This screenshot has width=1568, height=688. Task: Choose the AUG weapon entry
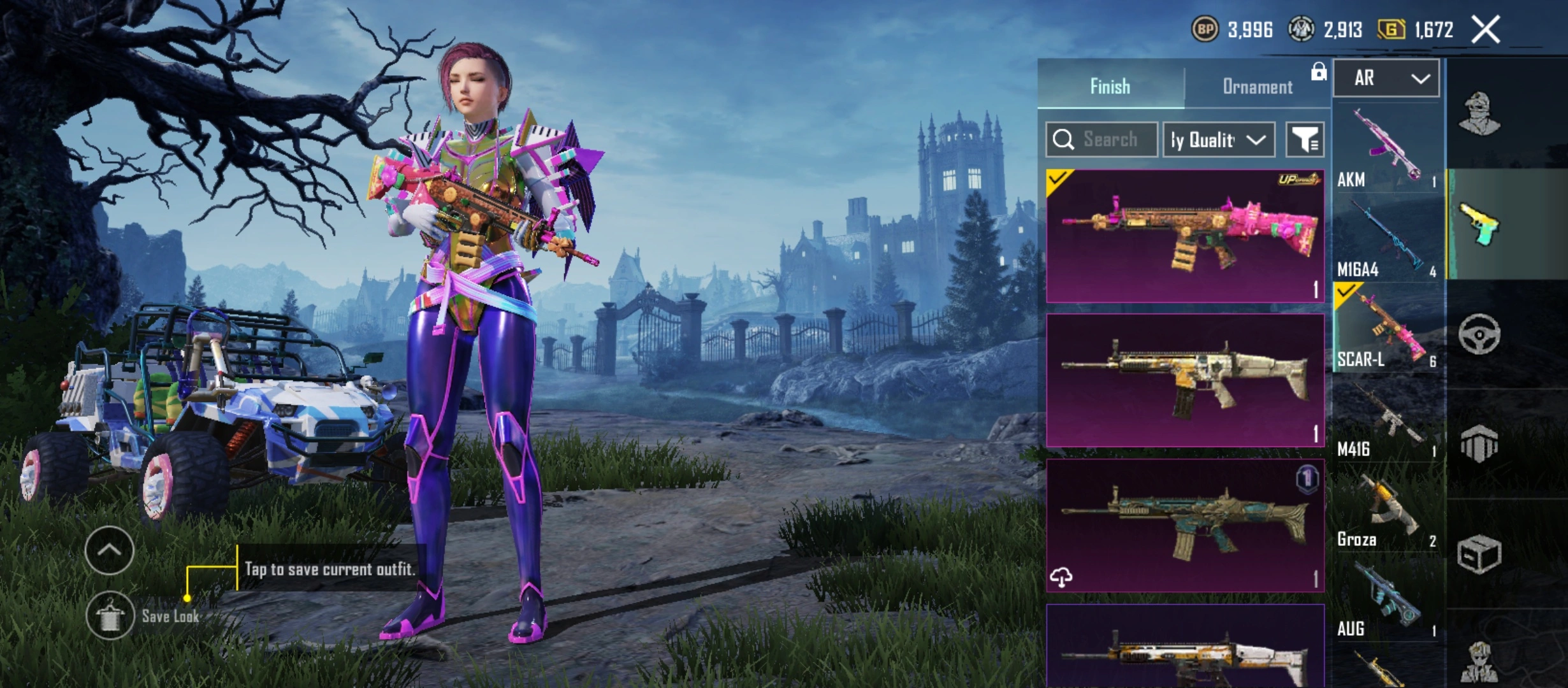[x=1387, y=600]
